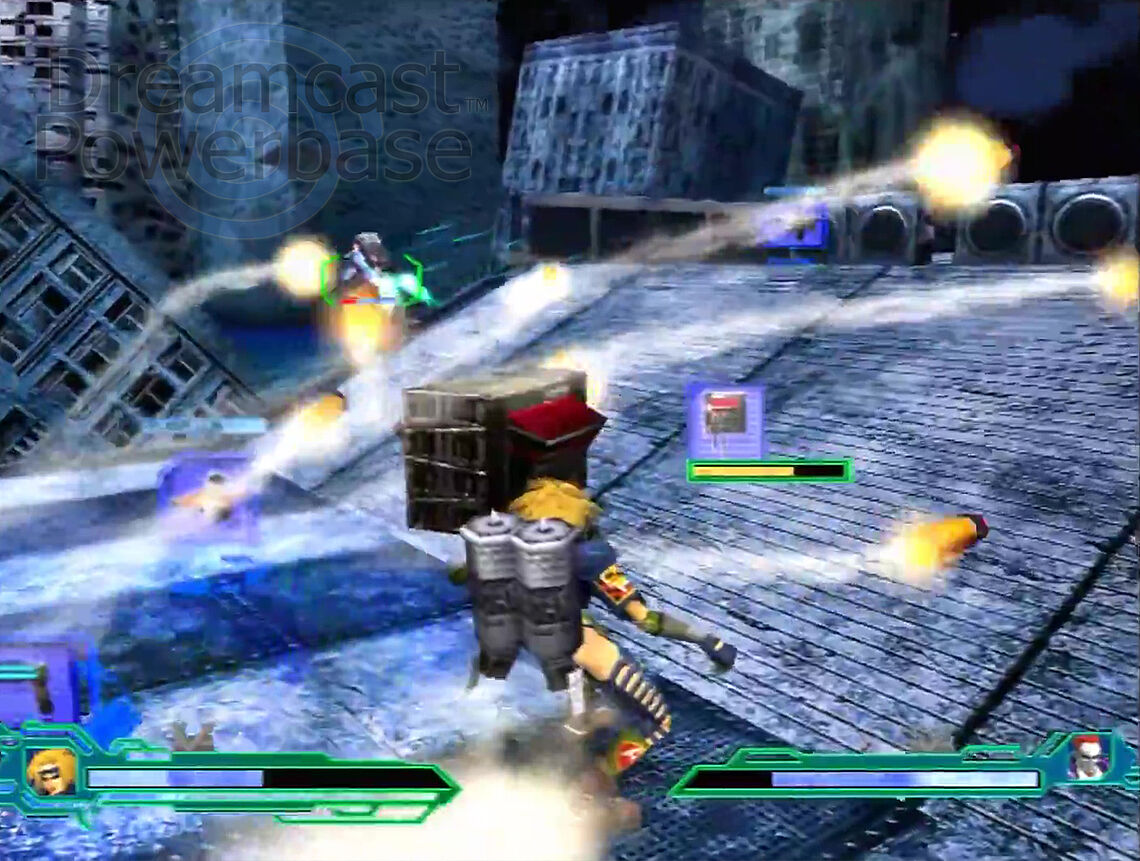Click the blonde player portrait icon
Image resolution: width=1140 pixels, height=861 pixels.
(51, 772)
